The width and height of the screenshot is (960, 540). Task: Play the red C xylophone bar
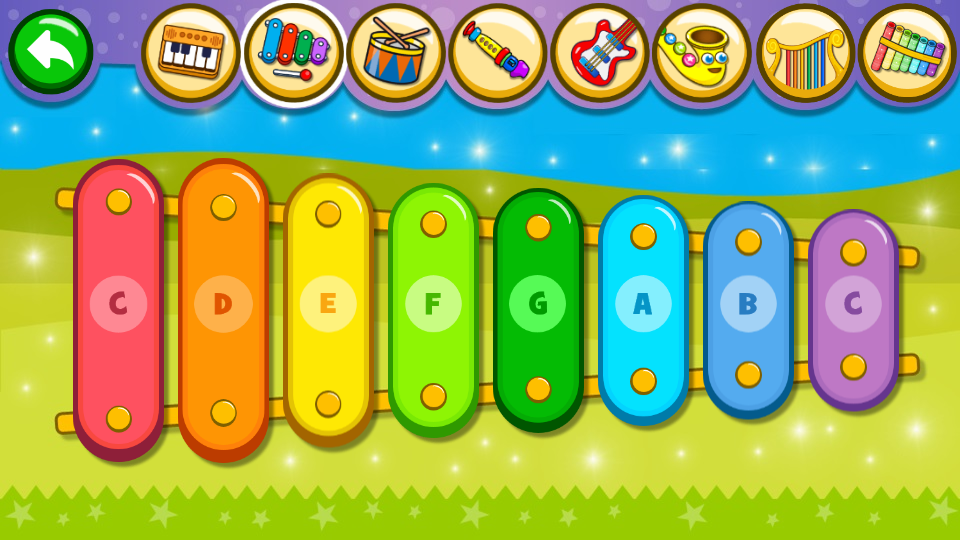(x=118, y=305)
